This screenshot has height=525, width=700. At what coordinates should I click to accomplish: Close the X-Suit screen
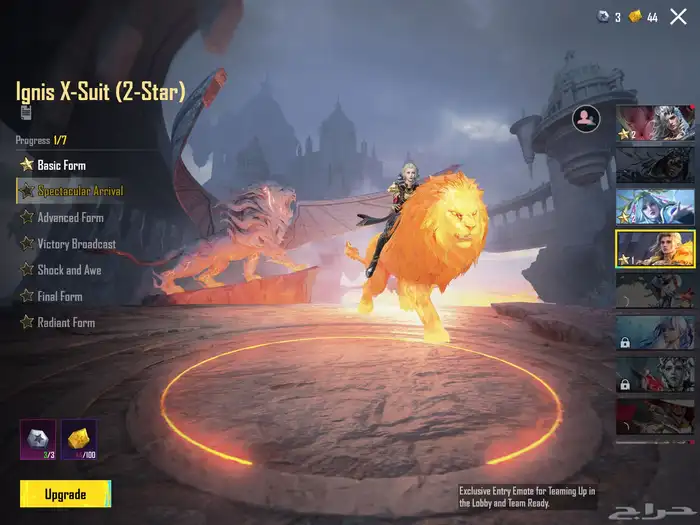click(x=681, y=16)
